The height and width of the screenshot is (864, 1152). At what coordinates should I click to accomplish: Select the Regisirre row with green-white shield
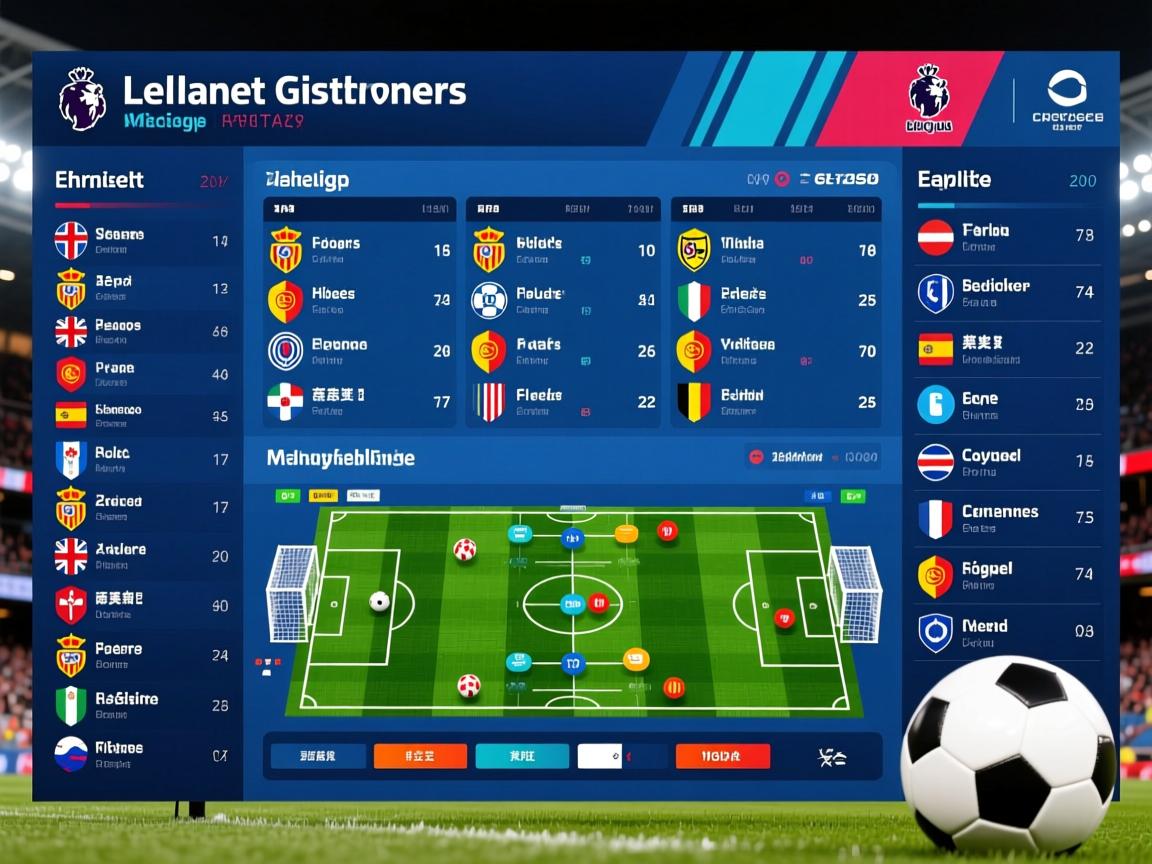[140, 705]
